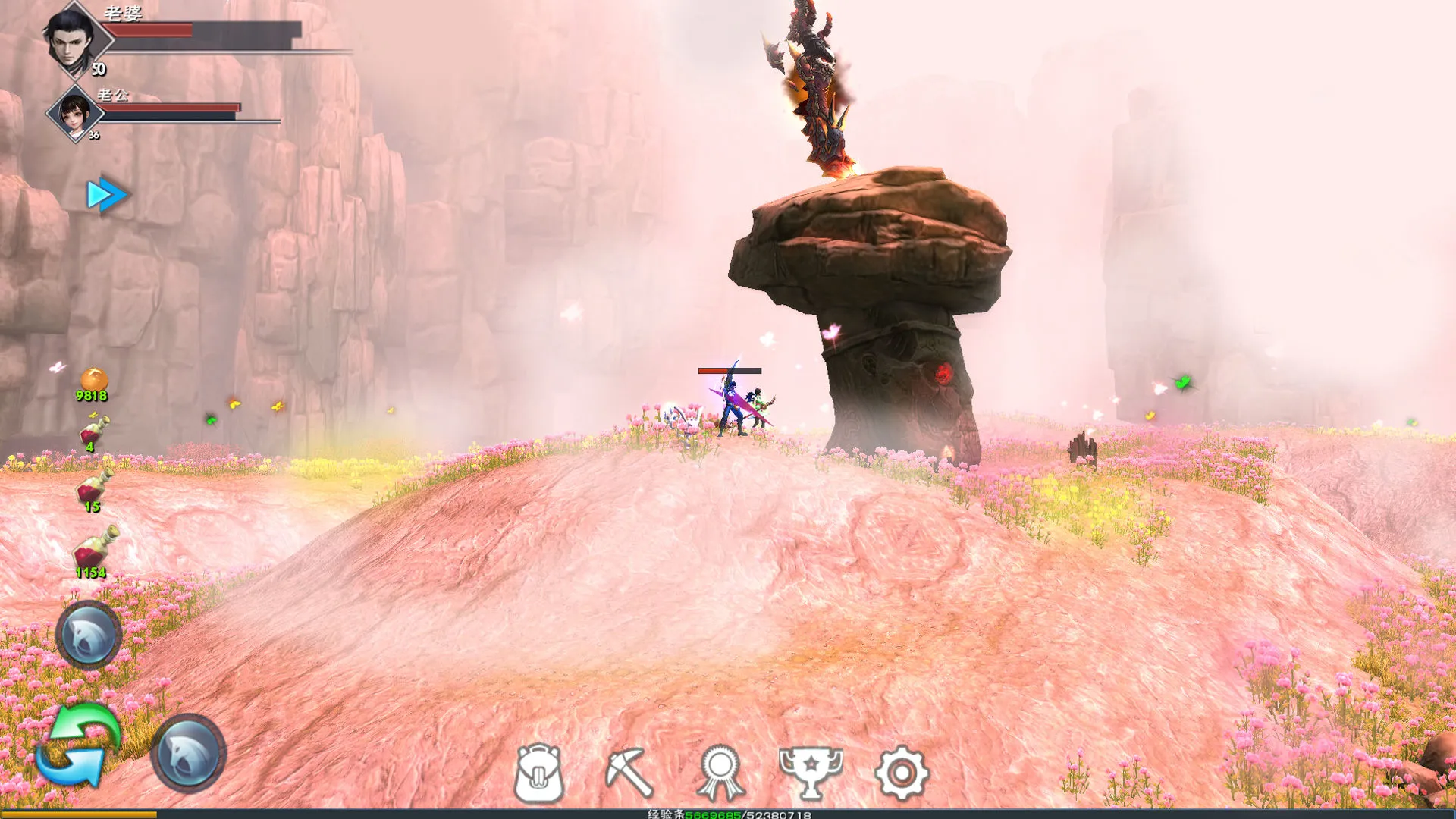The height and width of the screenshot is (819, 1456).
Task: Use the red potion with count 4
Action: [94, 432]
